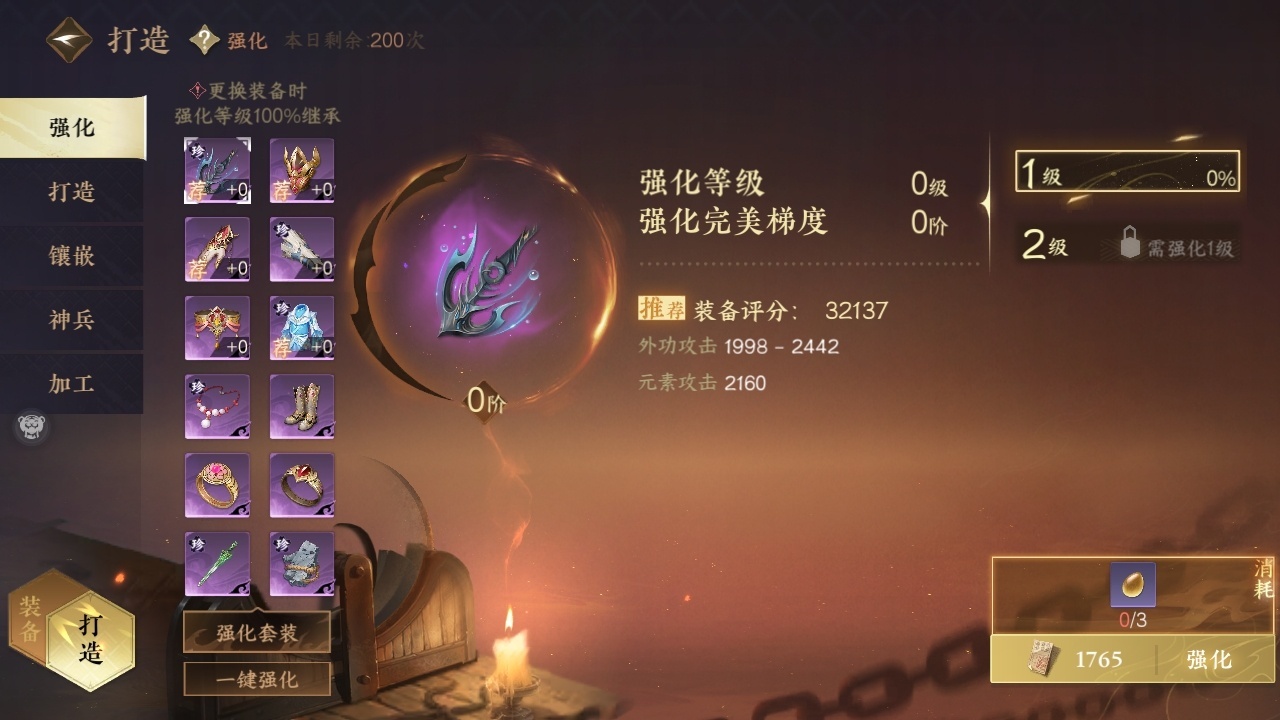Activate the 一键强化 button
The height and width of the screenshot is (720, 1280).
[257, 679]
